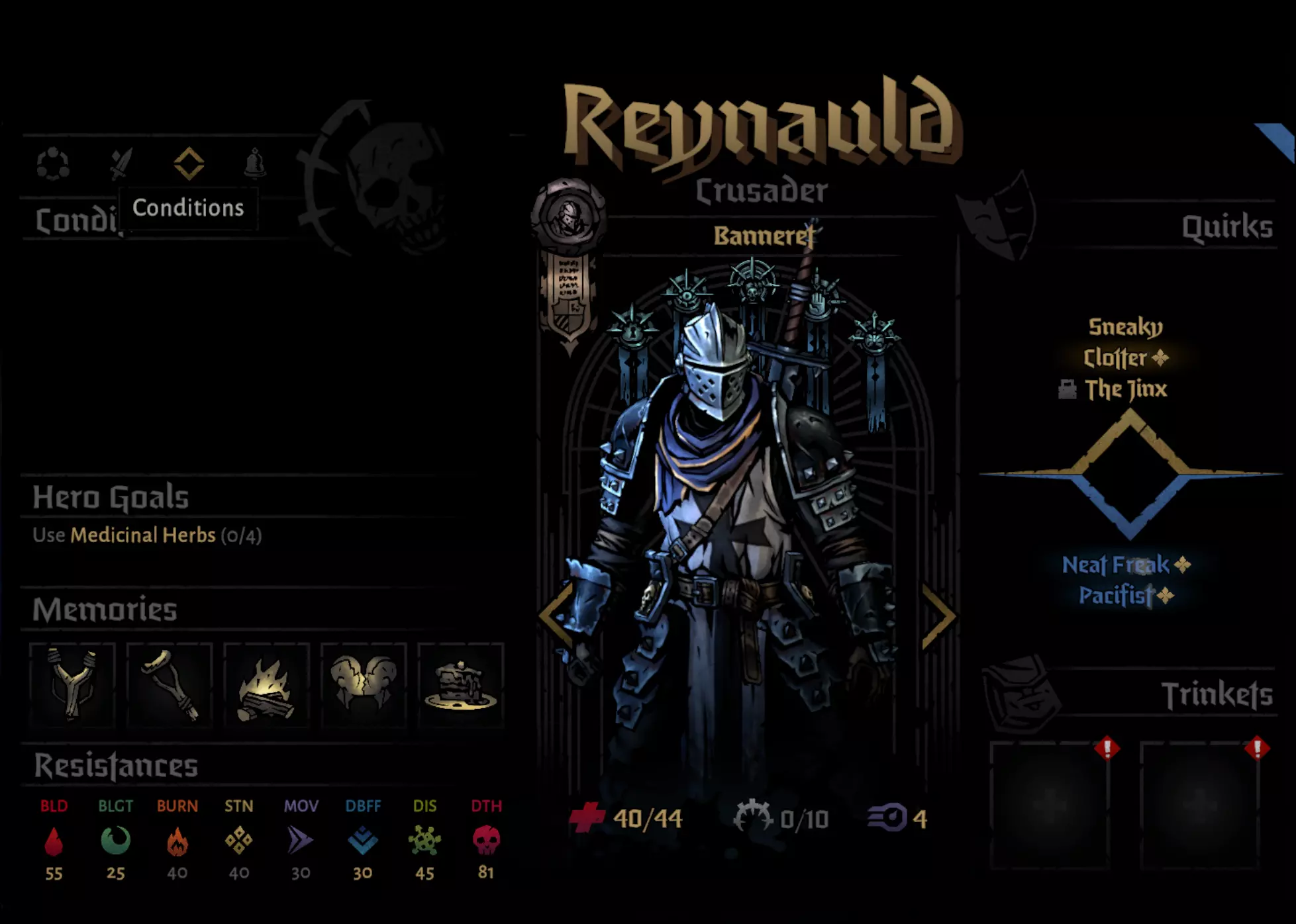Select the Pacifist quirk

tap(1117, 596)
